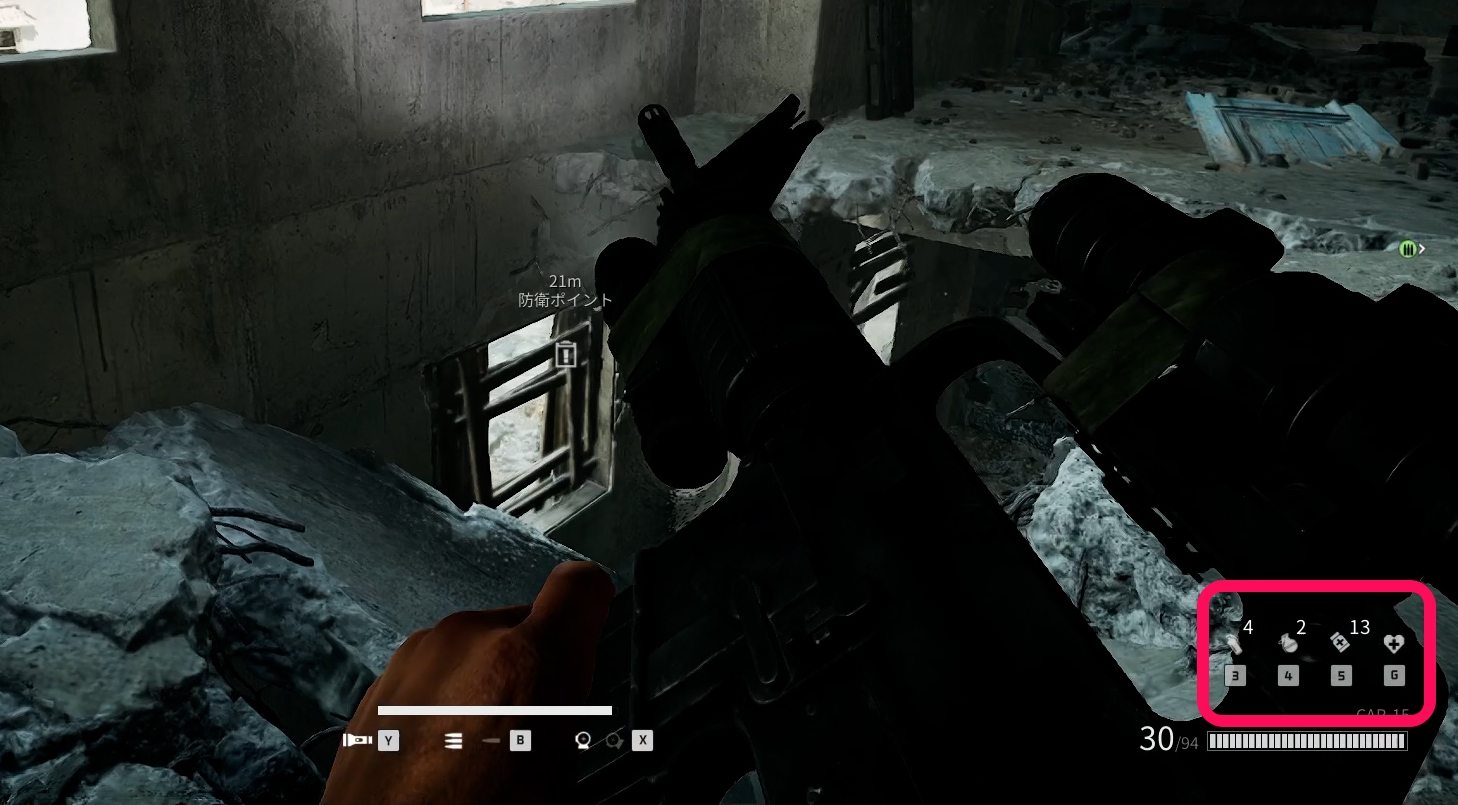Select the CAR-15 weapon name label
This screenshot has height=805, width=1458.
1383,711
